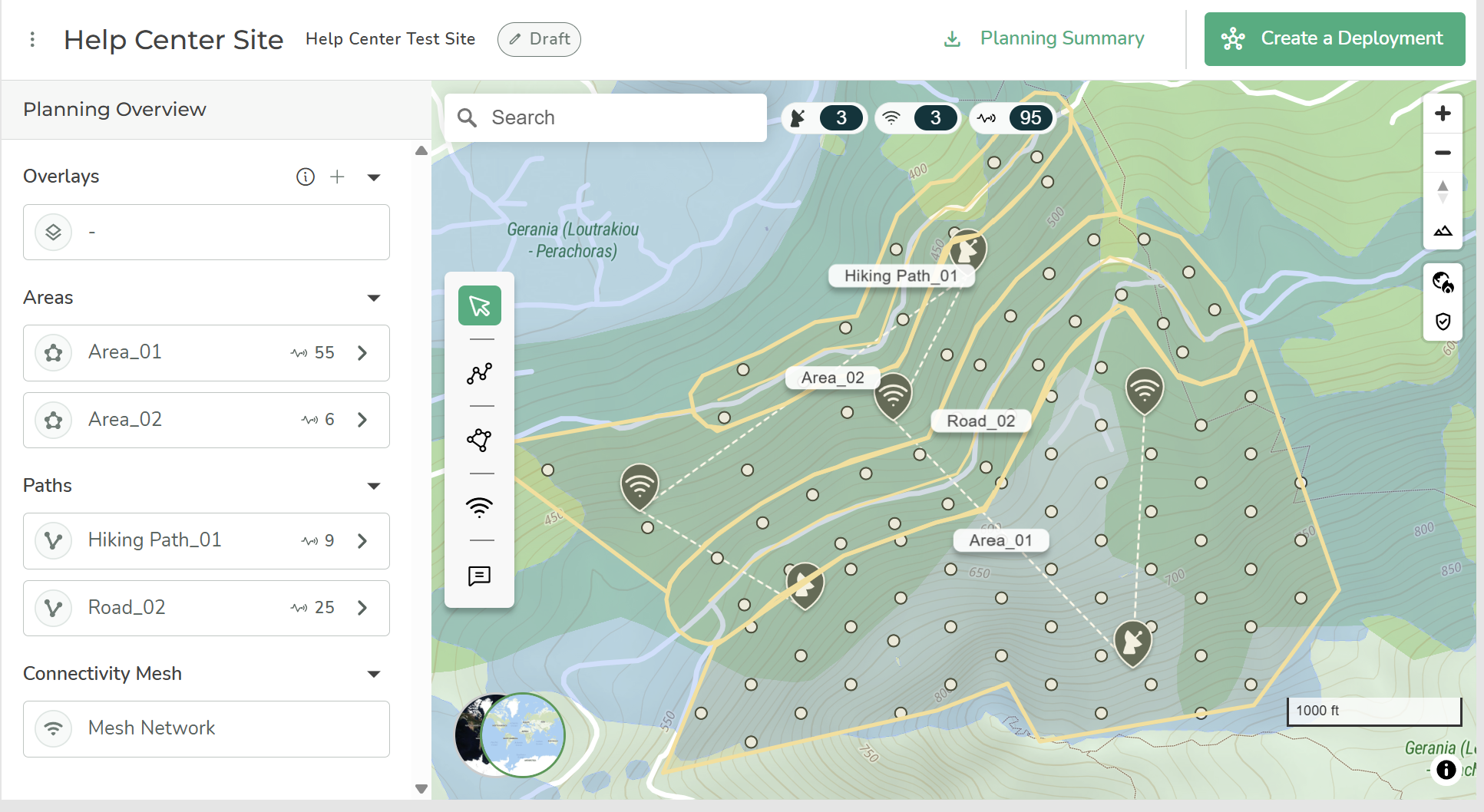Select the Mesh Network item
1484x812 pixels.
(x=206, y=728)
